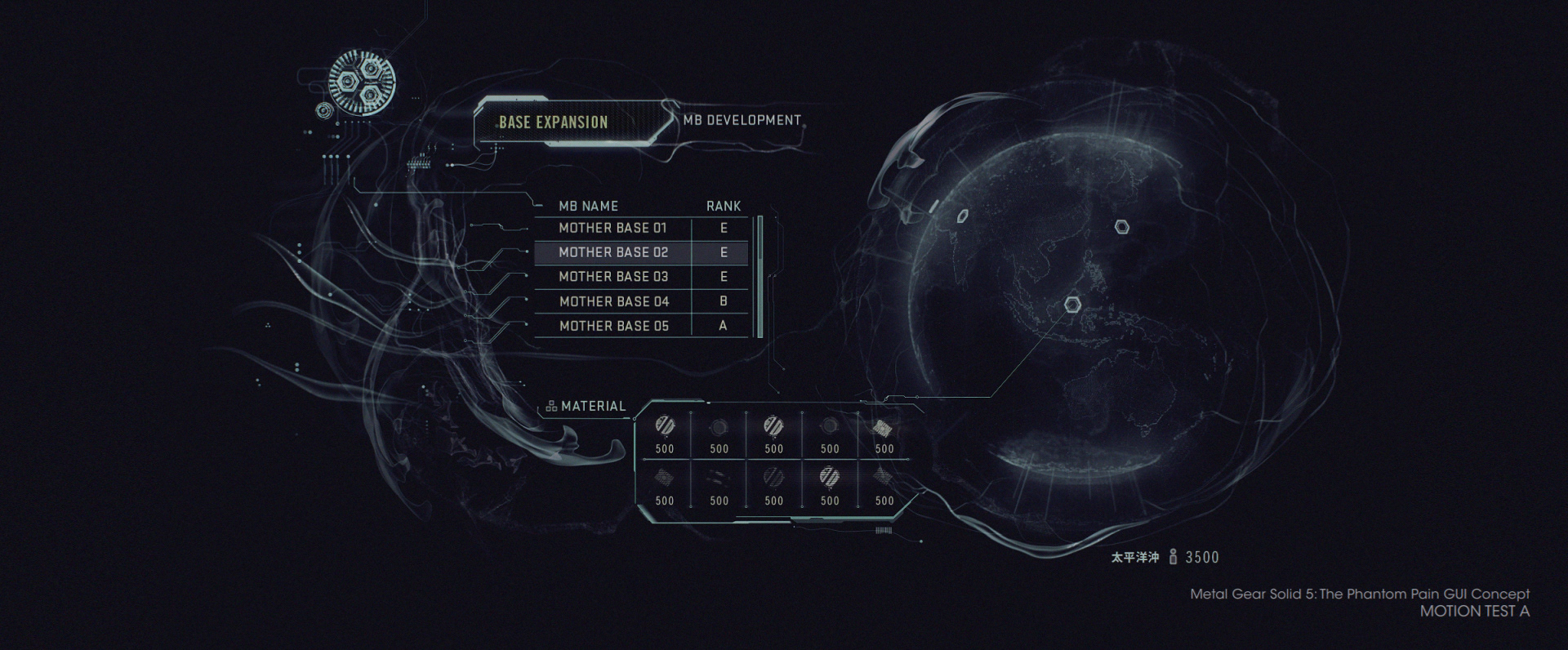The height and width of the screenshot is (650, 1568).
Task: Click the base list scrollbar
Action: (x=759, y=276)
